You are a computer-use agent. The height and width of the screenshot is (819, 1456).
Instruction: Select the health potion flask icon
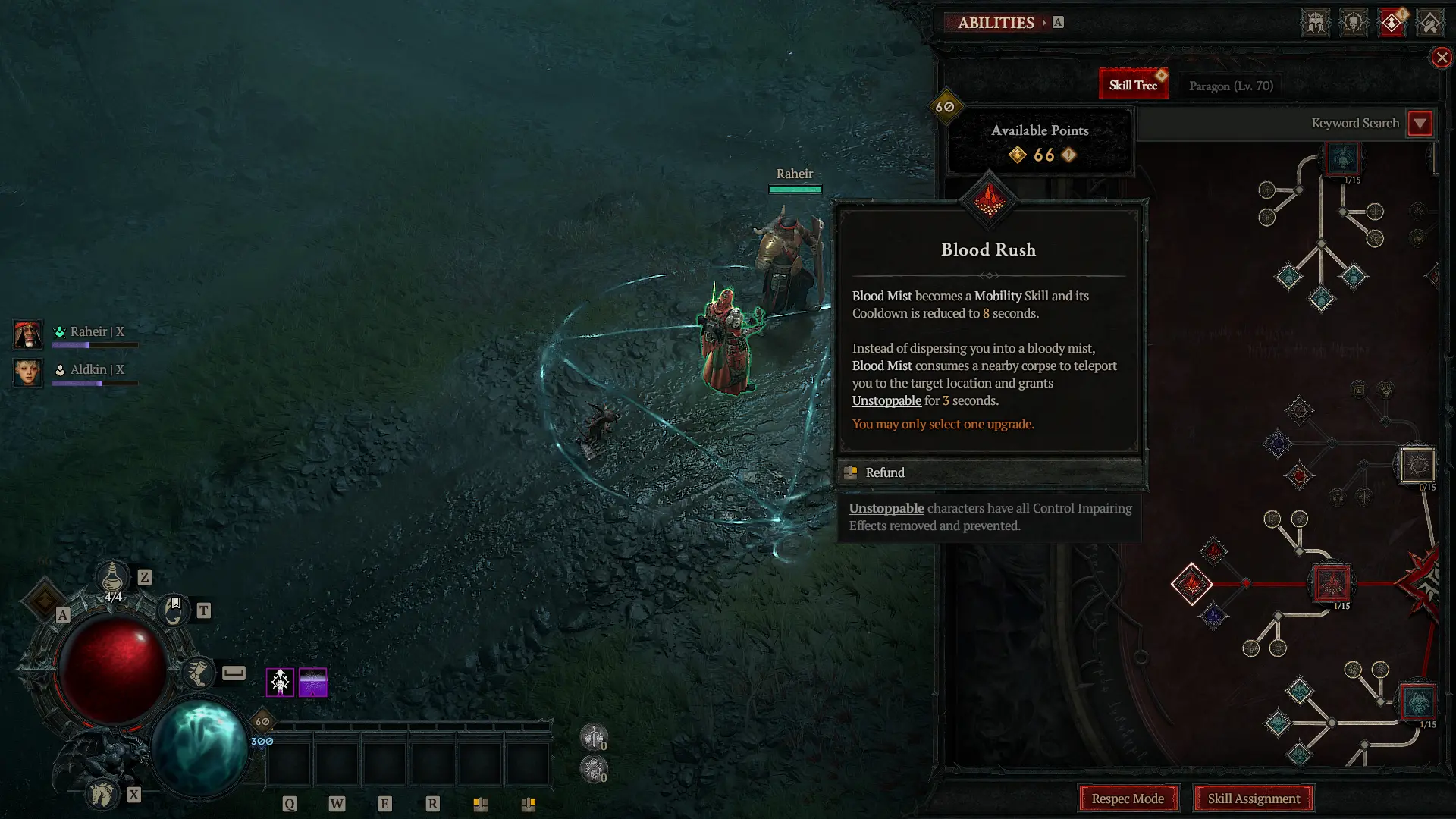click(112, 578)
